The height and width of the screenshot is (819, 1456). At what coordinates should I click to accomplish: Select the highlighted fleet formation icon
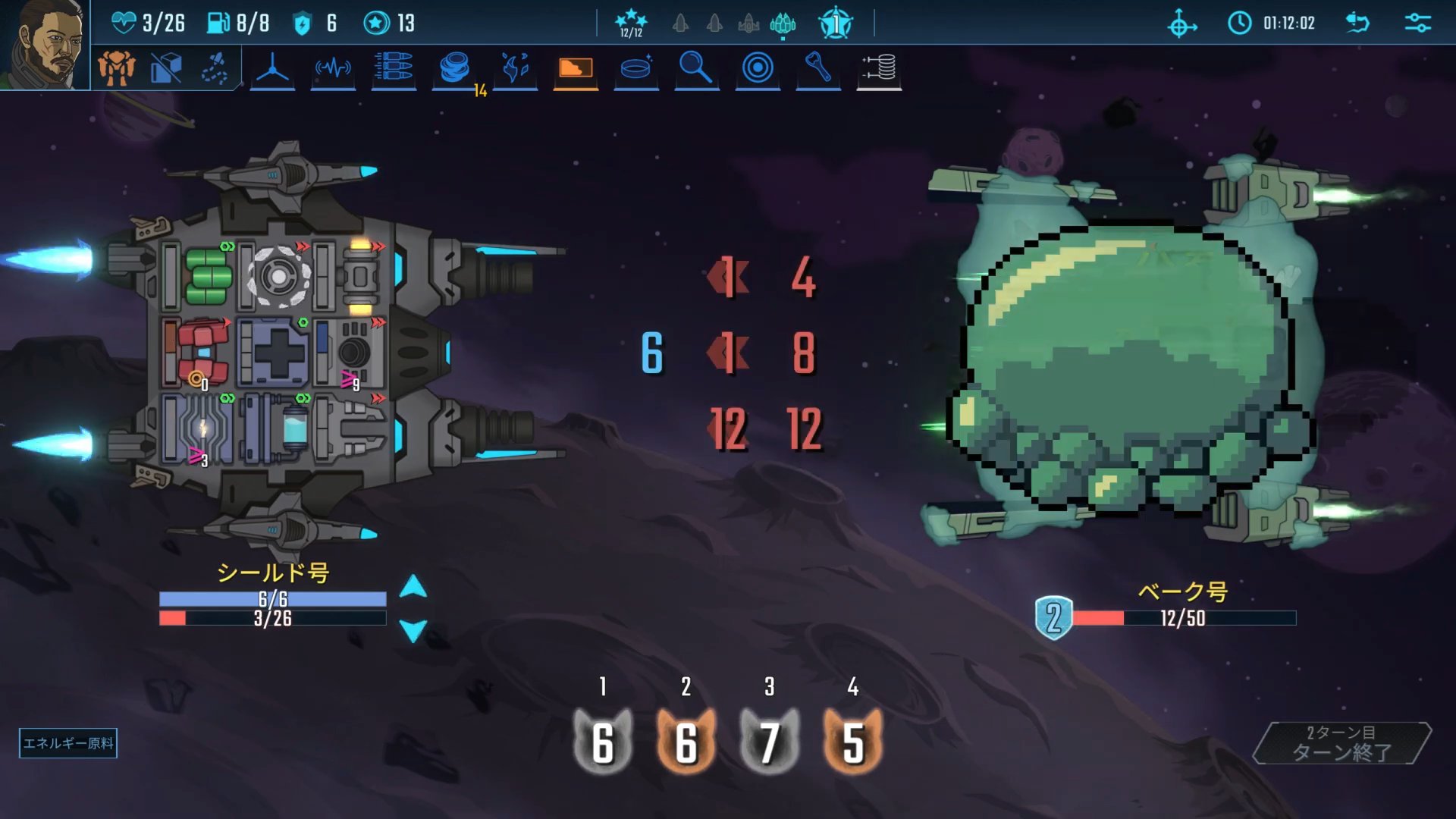[783, 24]
